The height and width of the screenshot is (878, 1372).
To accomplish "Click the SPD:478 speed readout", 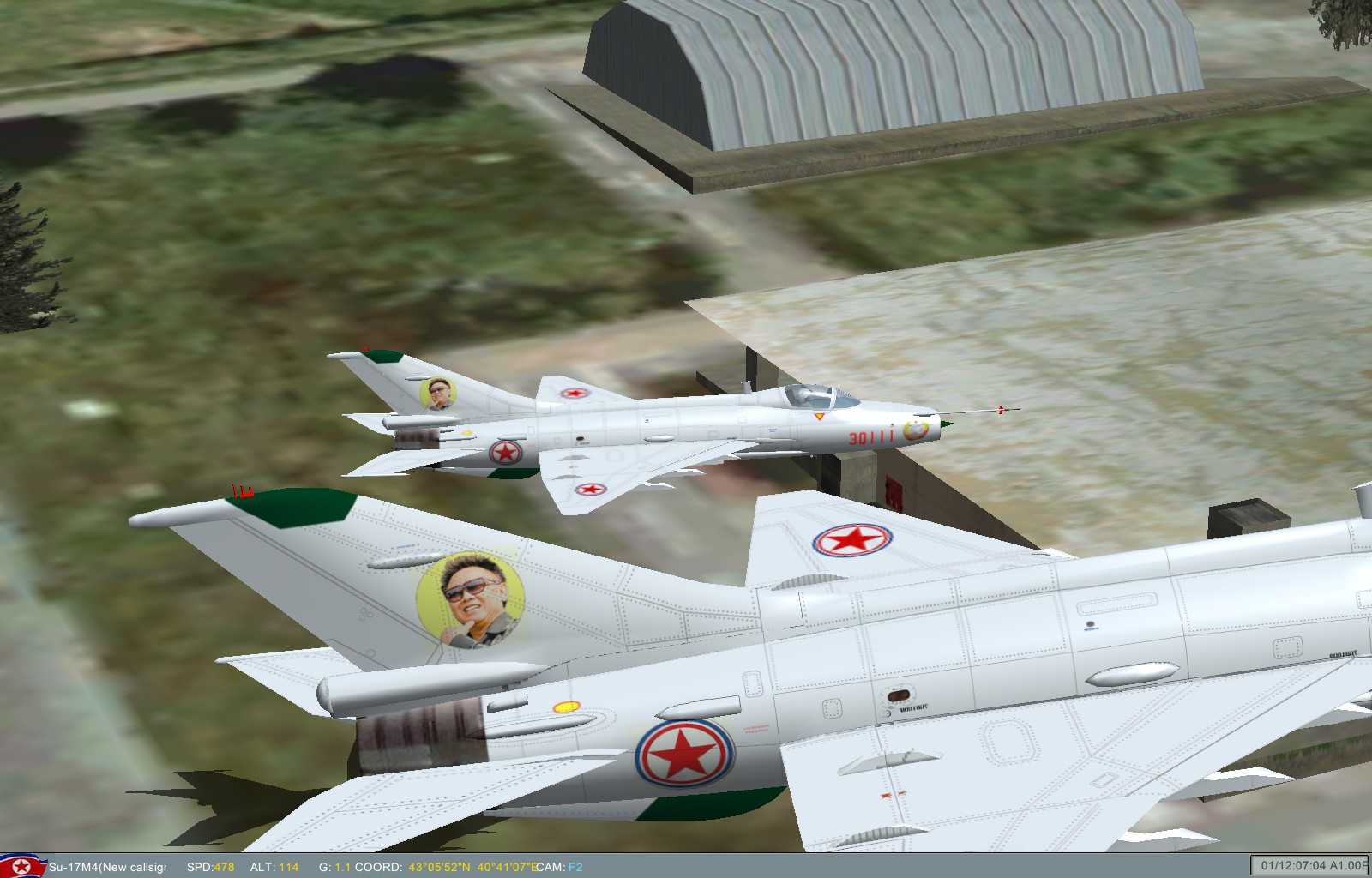I will click(209, 869).
